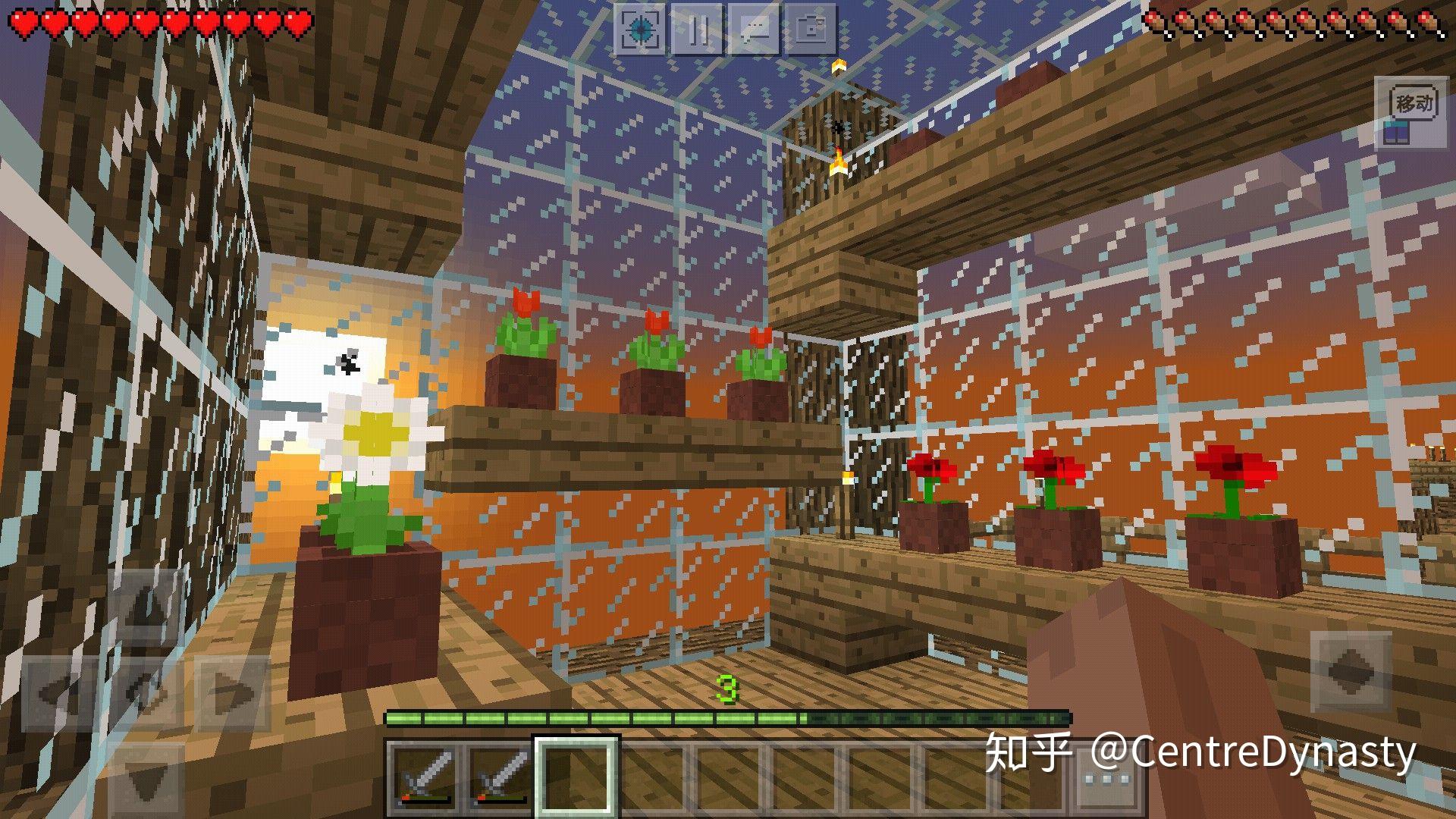The height and width of the screenshot is (819, 1456).
Task: Open chat via the speech bubble icon
Action: pos(755,30)
